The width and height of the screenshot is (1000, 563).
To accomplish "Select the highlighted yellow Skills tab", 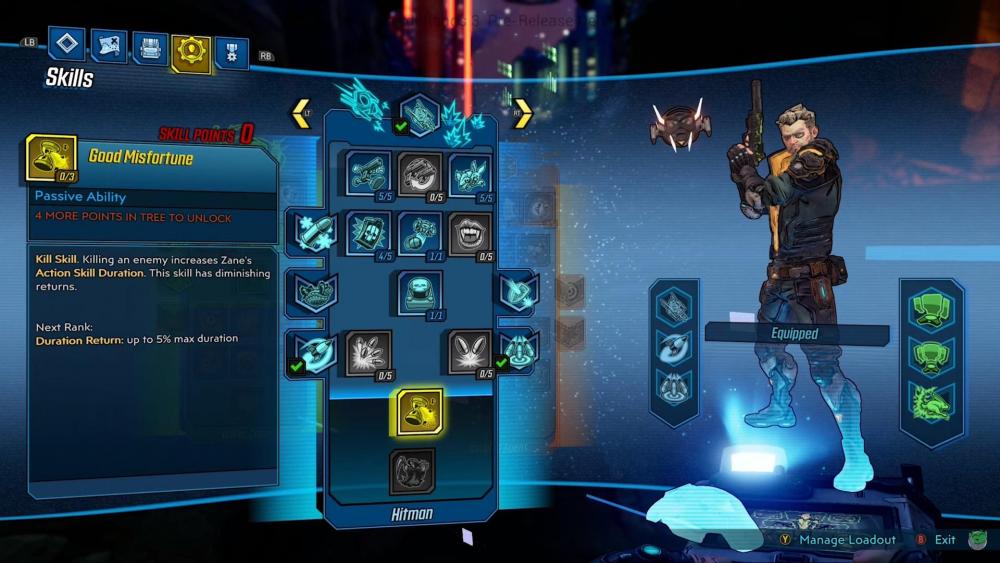I will coord(190,52).
